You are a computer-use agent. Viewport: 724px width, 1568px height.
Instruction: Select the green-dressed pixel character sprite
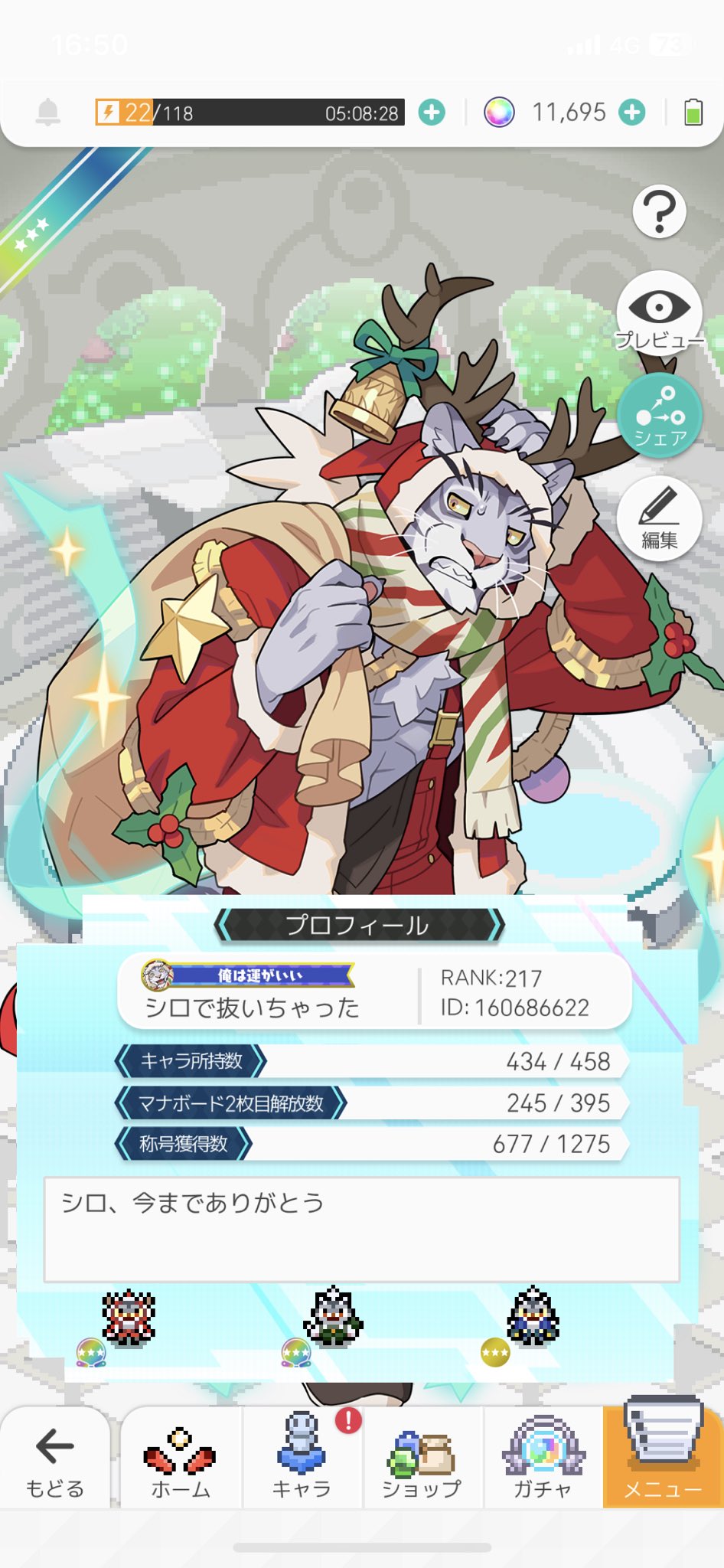coord(333,1317)
